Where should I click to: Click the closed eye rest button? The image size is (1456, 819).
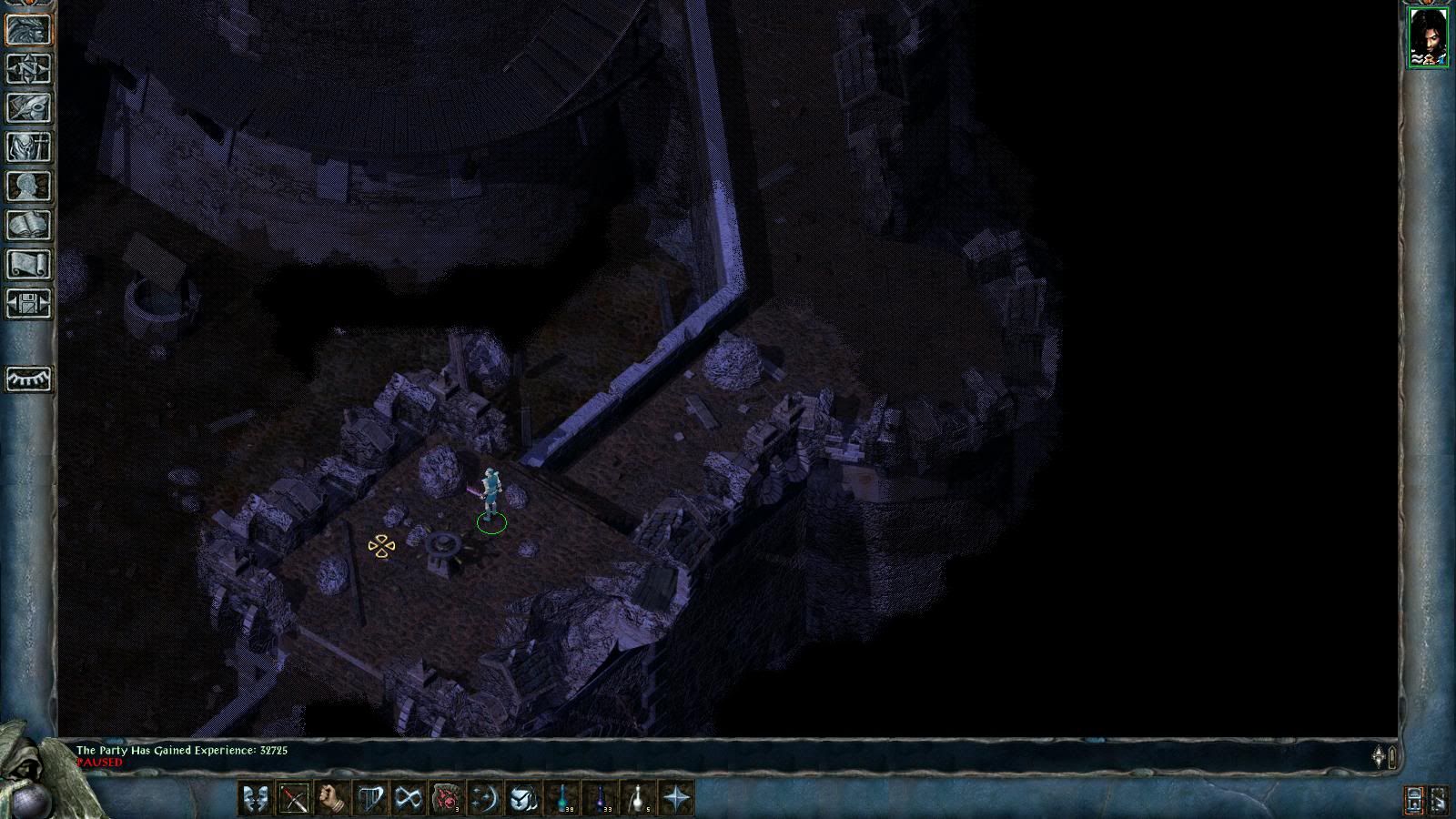click(29, 379)
